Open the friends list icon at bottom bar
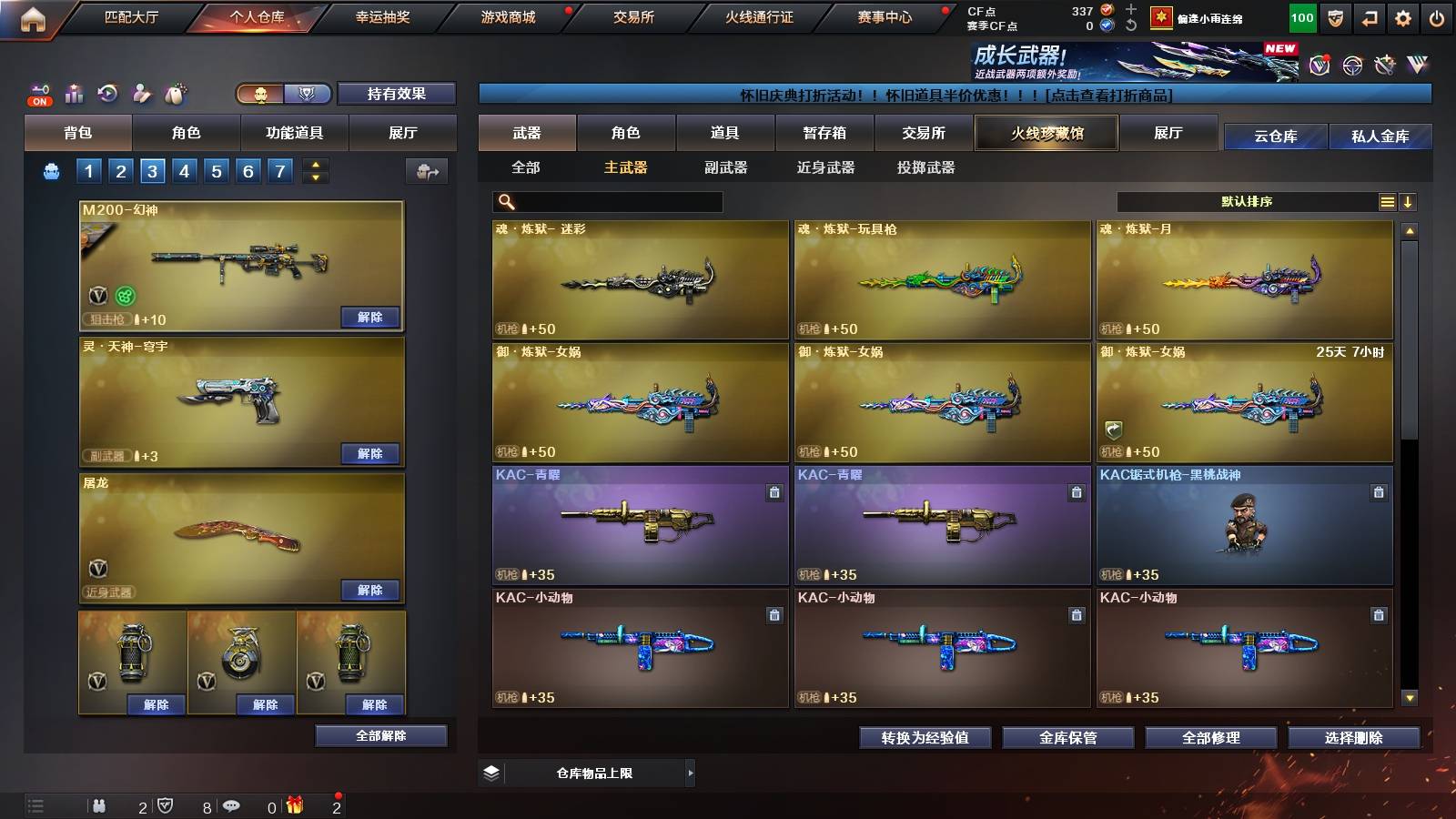The width and height of the screenshot is (1456, 819). 100,806
